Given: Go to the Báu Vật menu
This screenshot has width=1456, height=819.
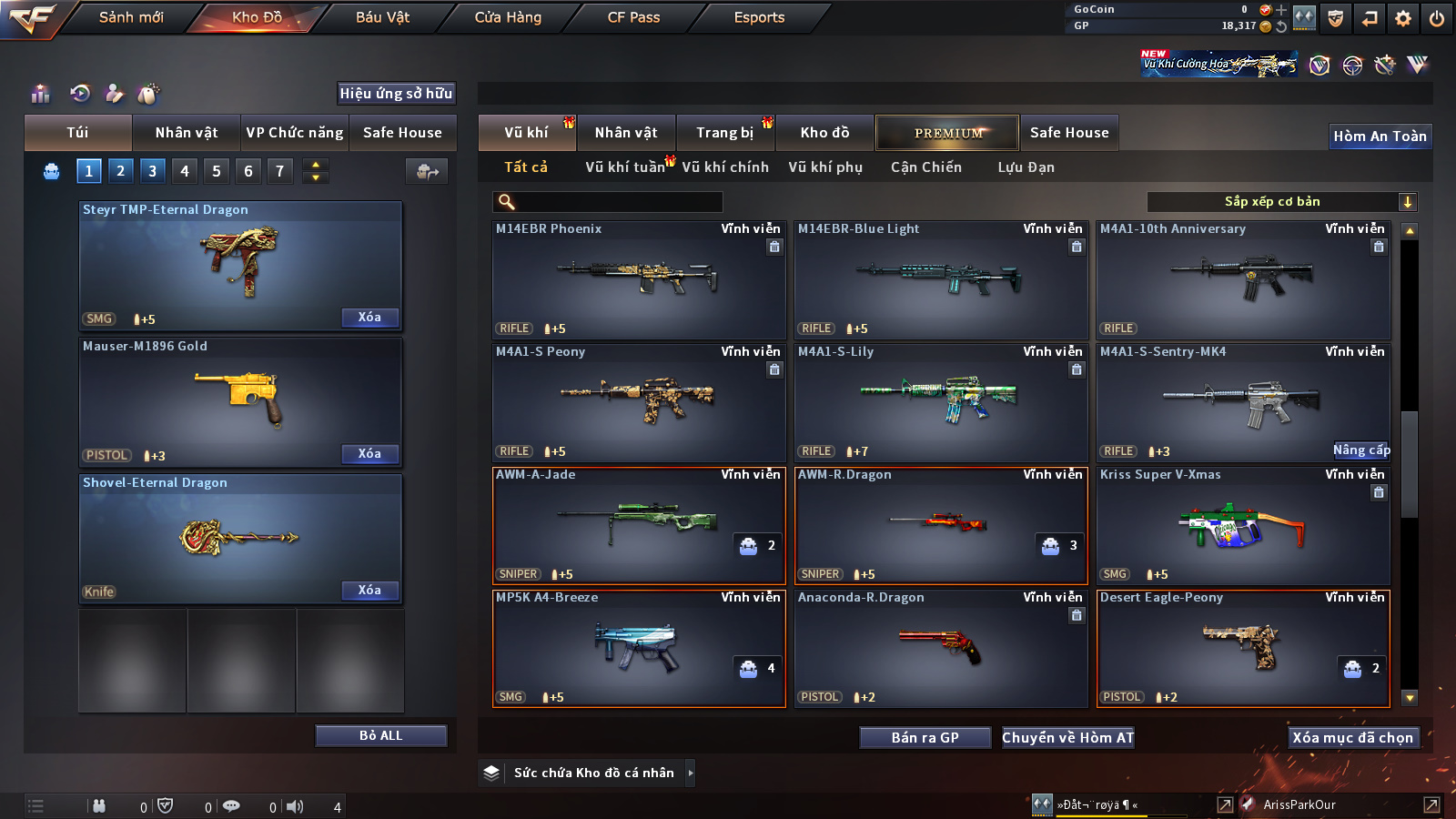Looking at the screenshot, I should pos(382,17).
